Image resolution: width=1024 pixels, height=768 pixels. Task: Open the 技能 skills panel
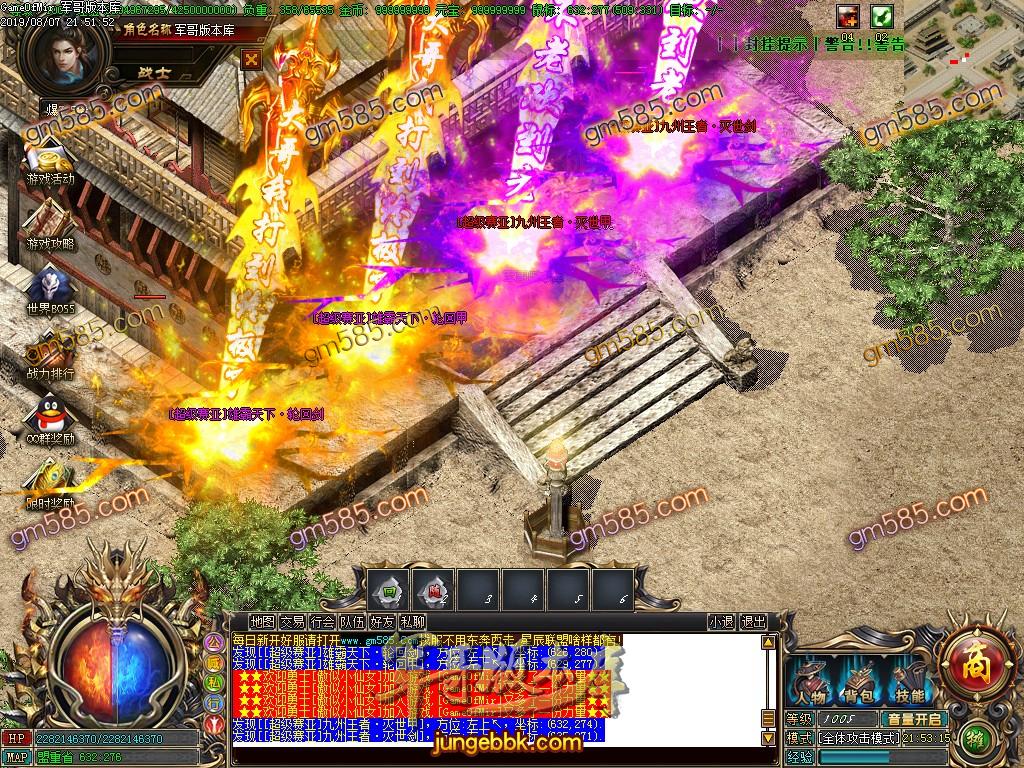pyautogui.click(x=909, y=681)
